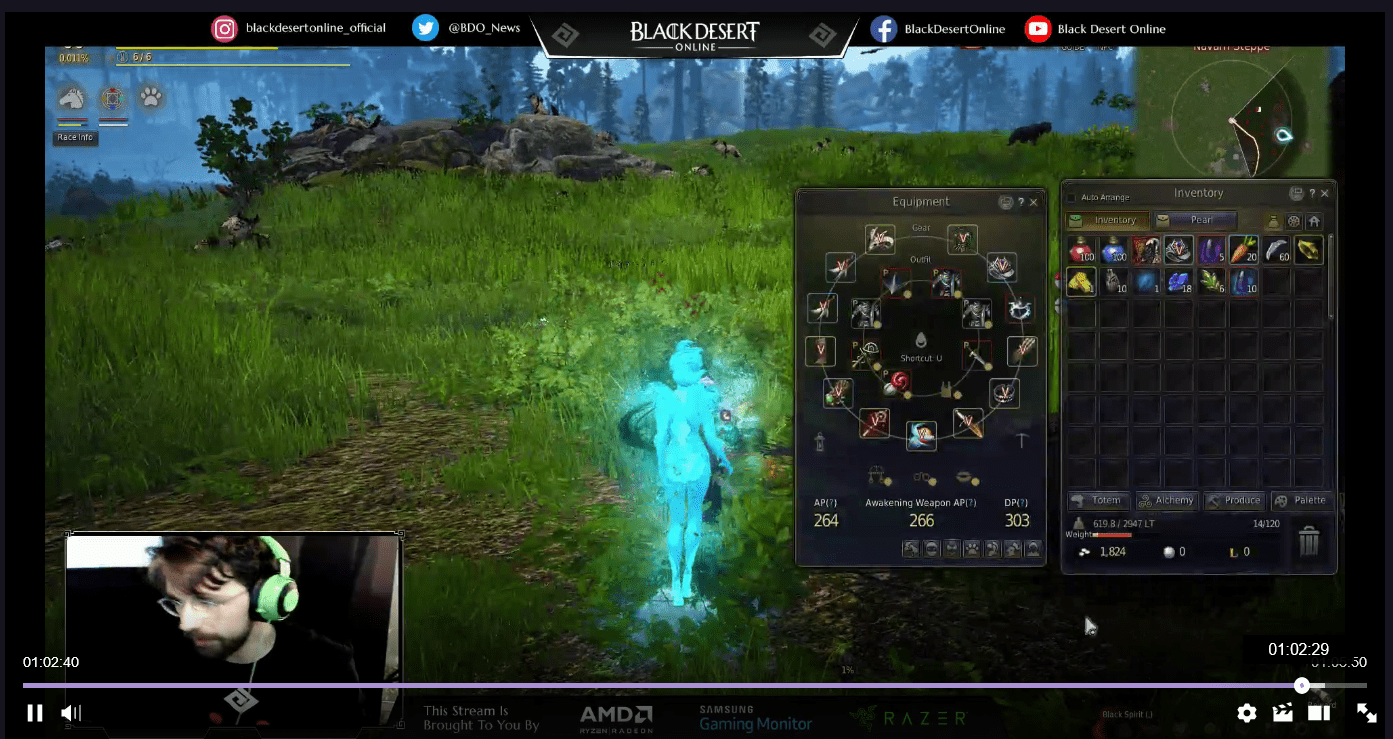Screen dimensions: 1393x739
Task: Click the trash can to discard items
Action: 1309,540
